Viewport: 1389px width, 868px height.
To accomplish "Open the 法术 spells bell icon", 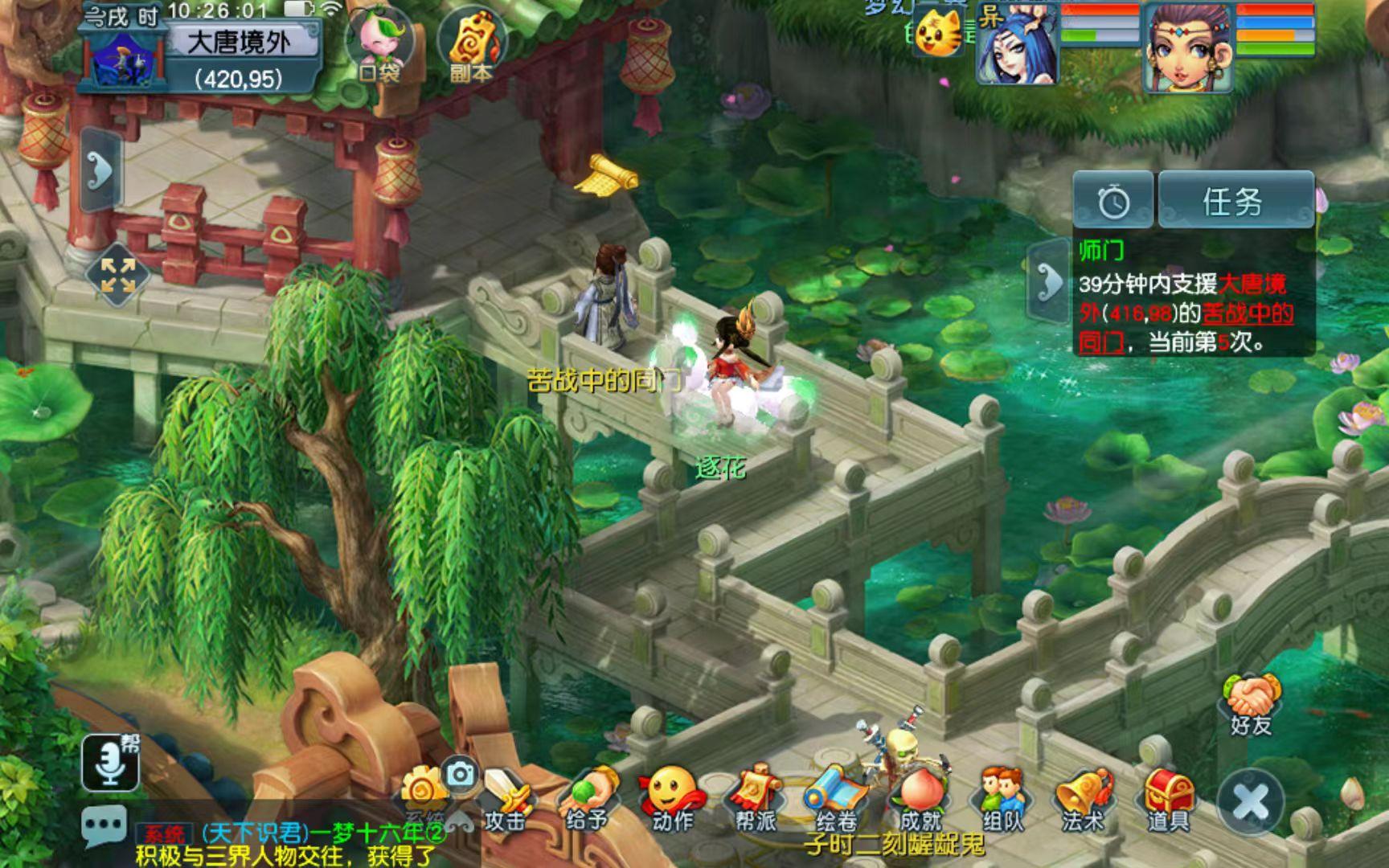I will pyautogui.click(x=1084, y=799).
